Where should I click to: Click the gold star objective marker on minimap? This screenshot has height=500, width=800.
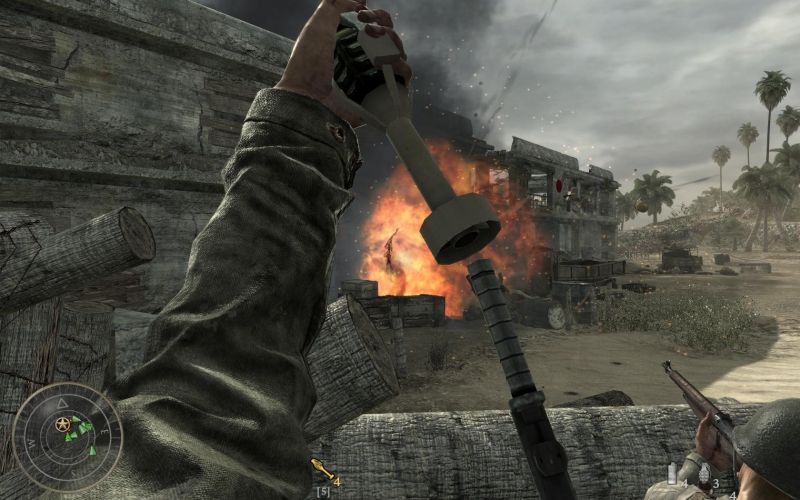click(64, 424)
